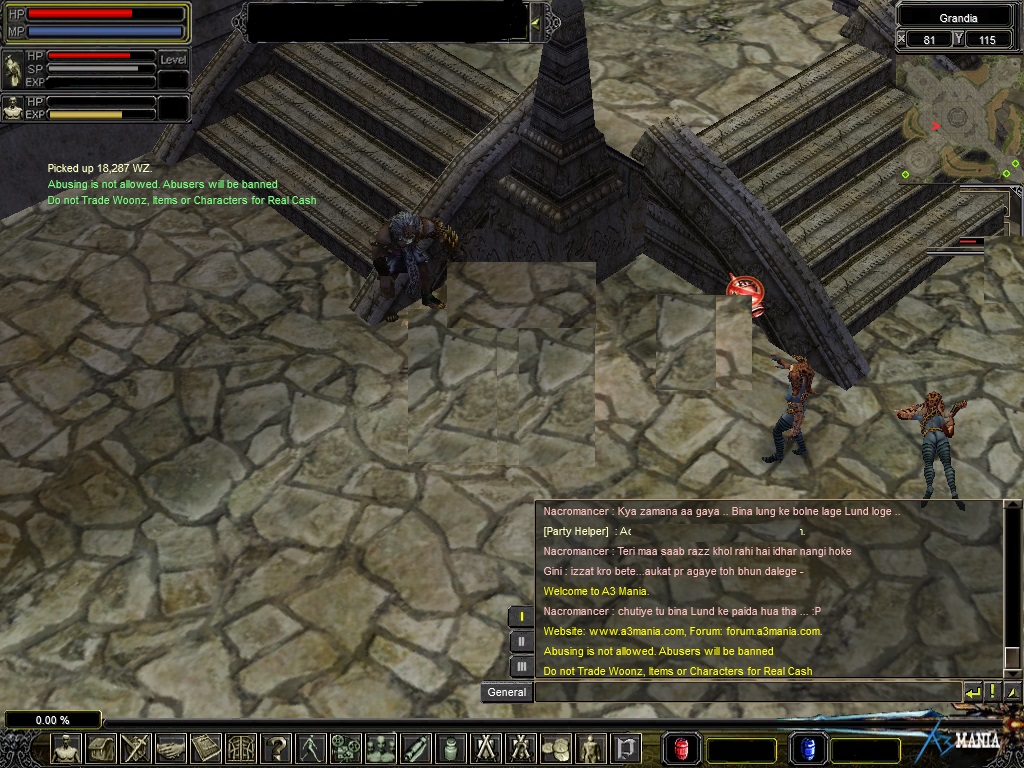Open the General chat channel selector
This screenshot has width=1024, height=768.
coord(507,692)
